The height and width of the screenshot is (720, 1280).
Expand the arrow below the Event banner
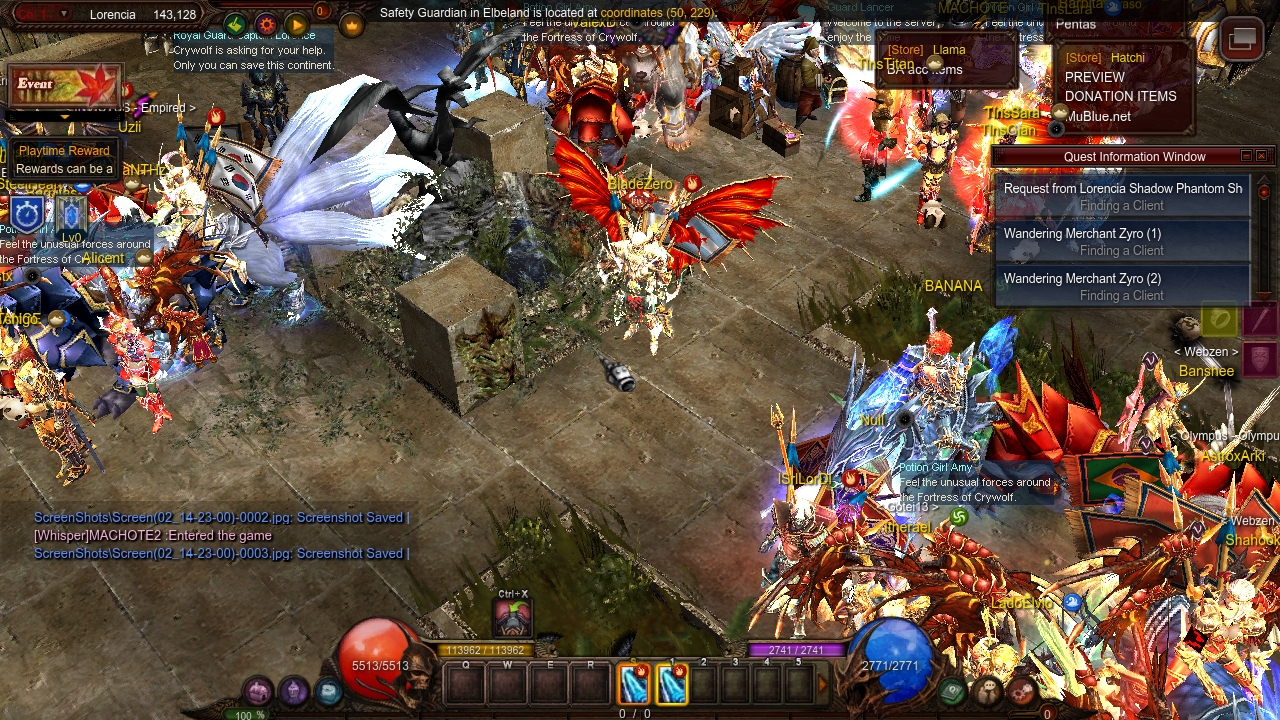pos(65,117)
